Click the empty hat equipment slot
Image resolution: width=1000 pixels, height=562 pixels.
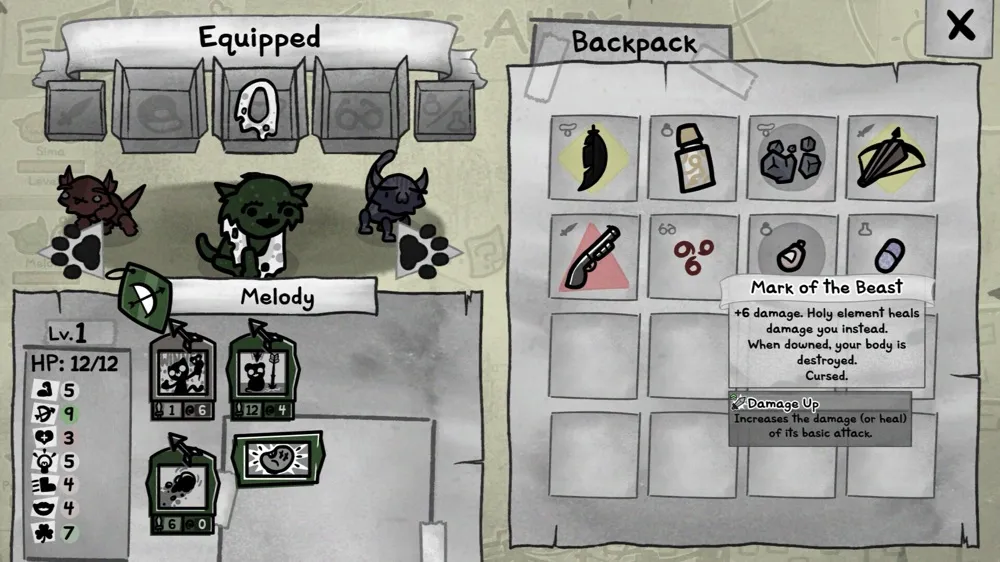(x=157, y=106)
